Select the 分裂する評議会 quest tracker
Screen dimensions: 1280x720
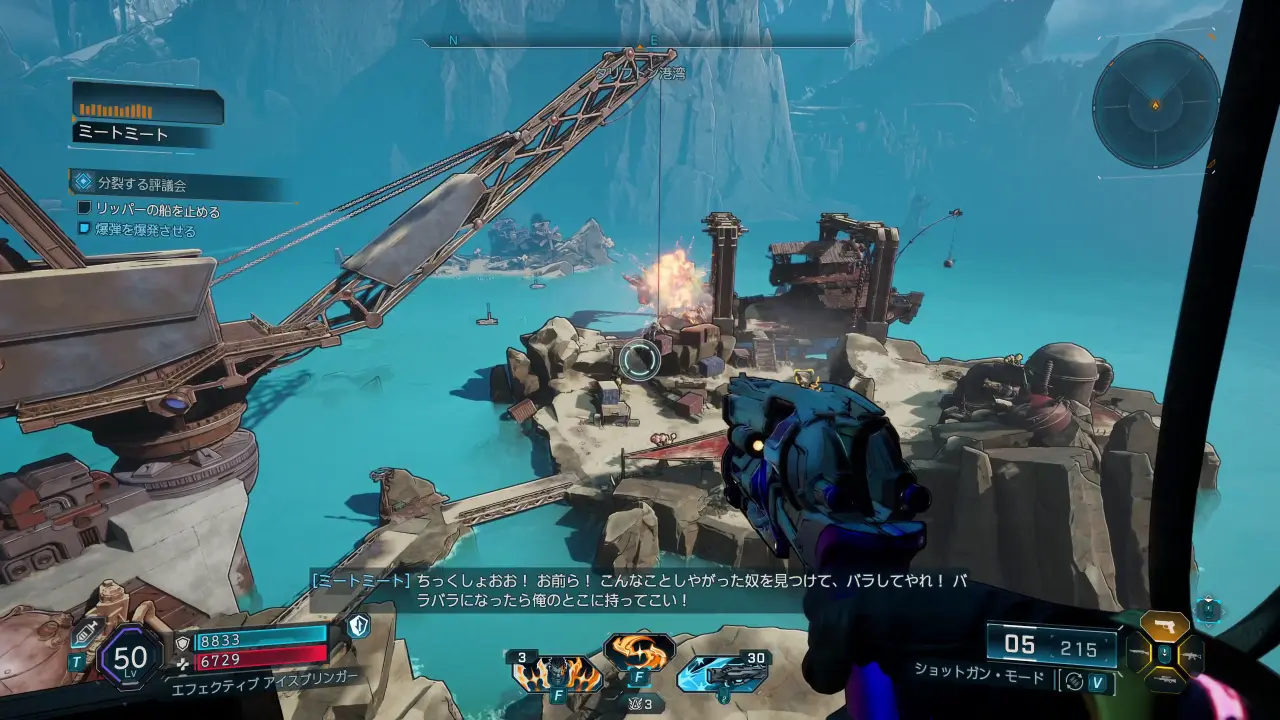click(142, 184)
